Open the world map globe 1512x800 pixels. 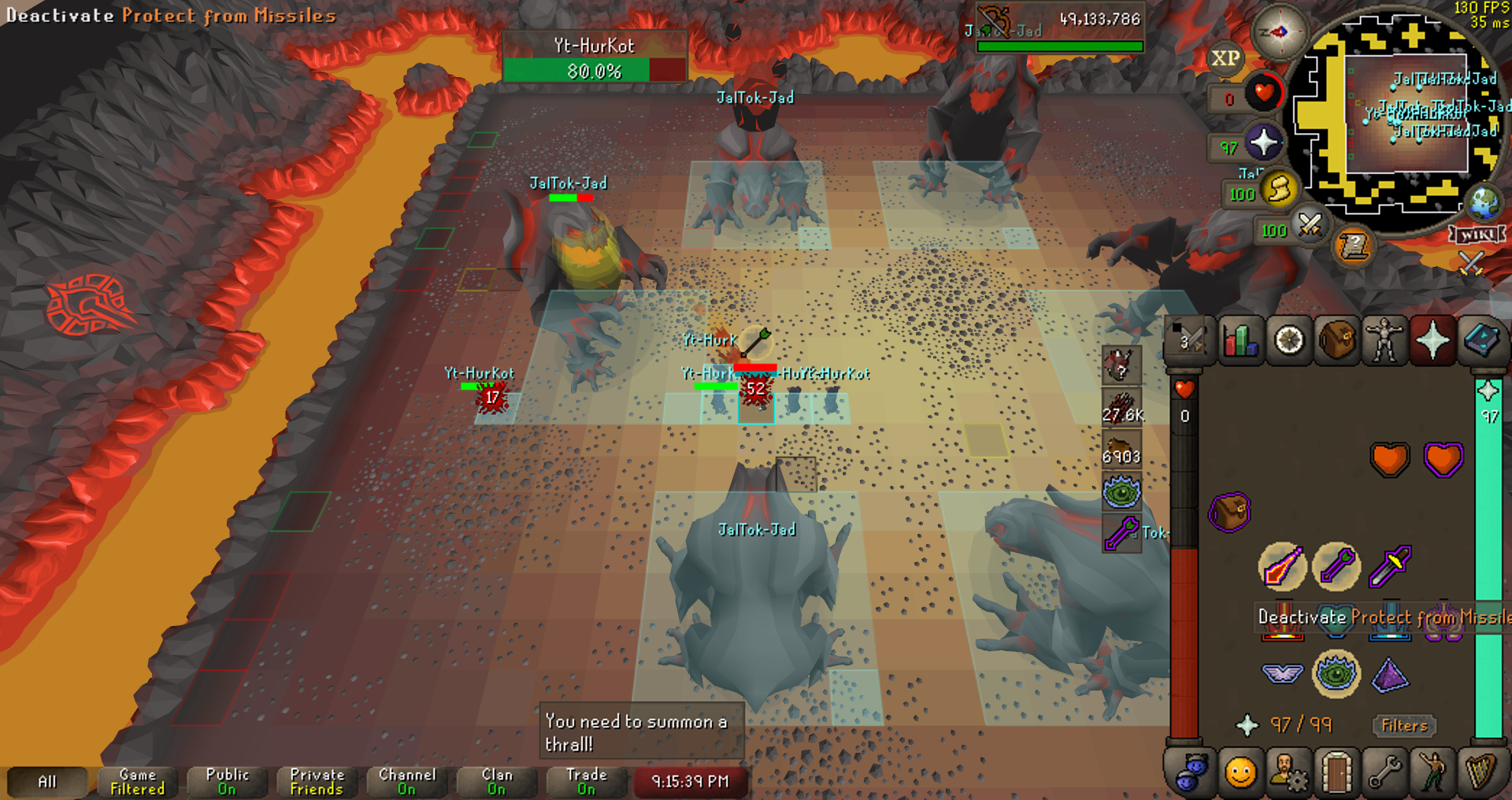(1484, 203)
